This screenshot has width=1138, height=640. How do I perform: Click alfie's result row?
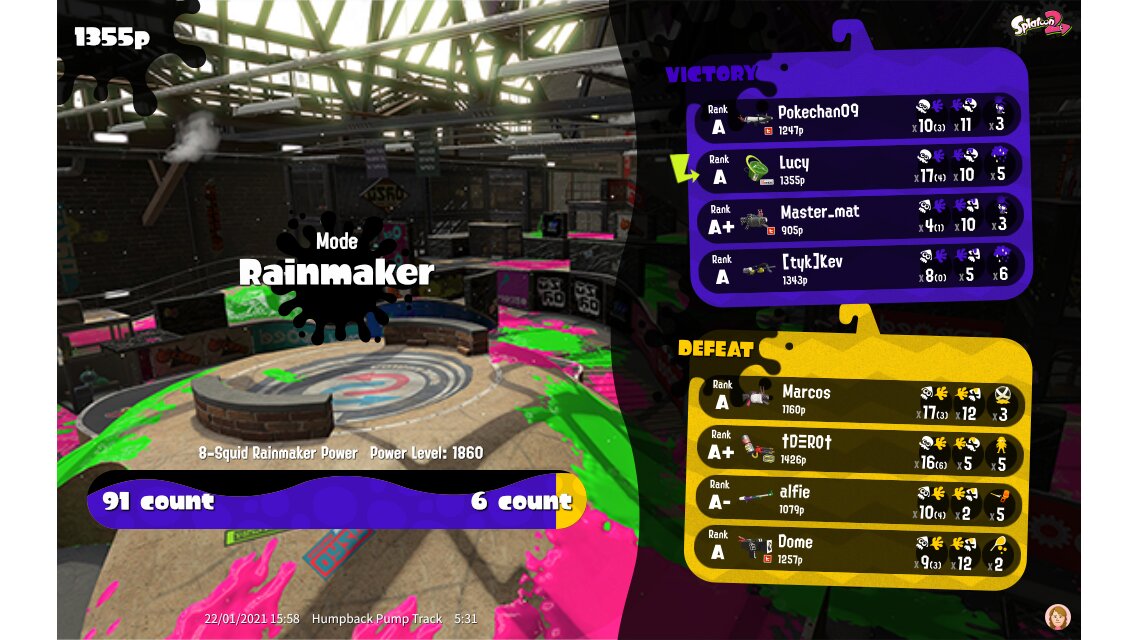pyautogui.click(x=858, y=499)
